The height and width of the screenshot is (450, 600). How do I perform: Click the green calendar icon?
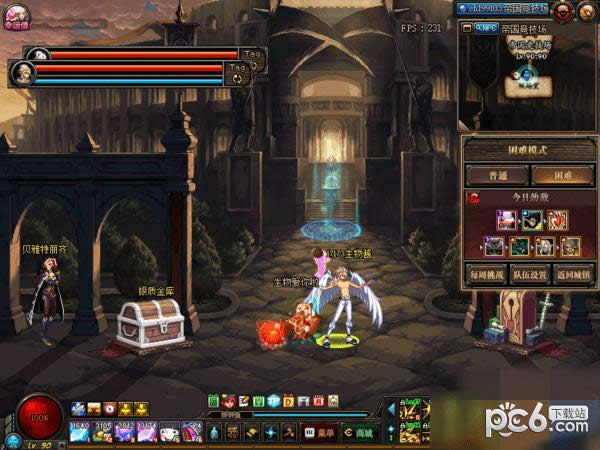tap(214, 401)
